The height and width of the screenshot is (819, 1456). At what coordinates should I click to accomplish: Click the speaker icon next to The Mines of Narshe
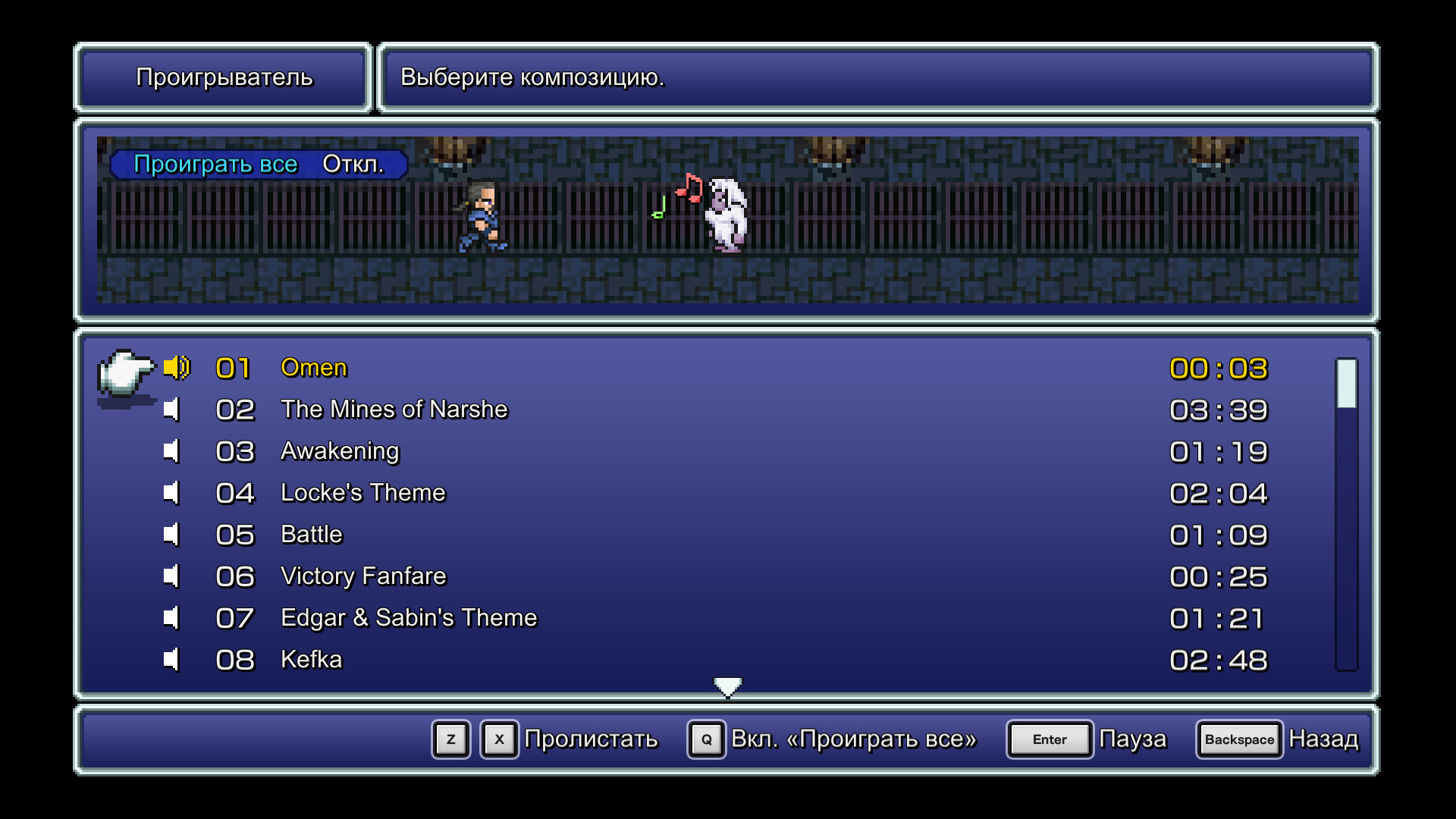coord(172,409)
